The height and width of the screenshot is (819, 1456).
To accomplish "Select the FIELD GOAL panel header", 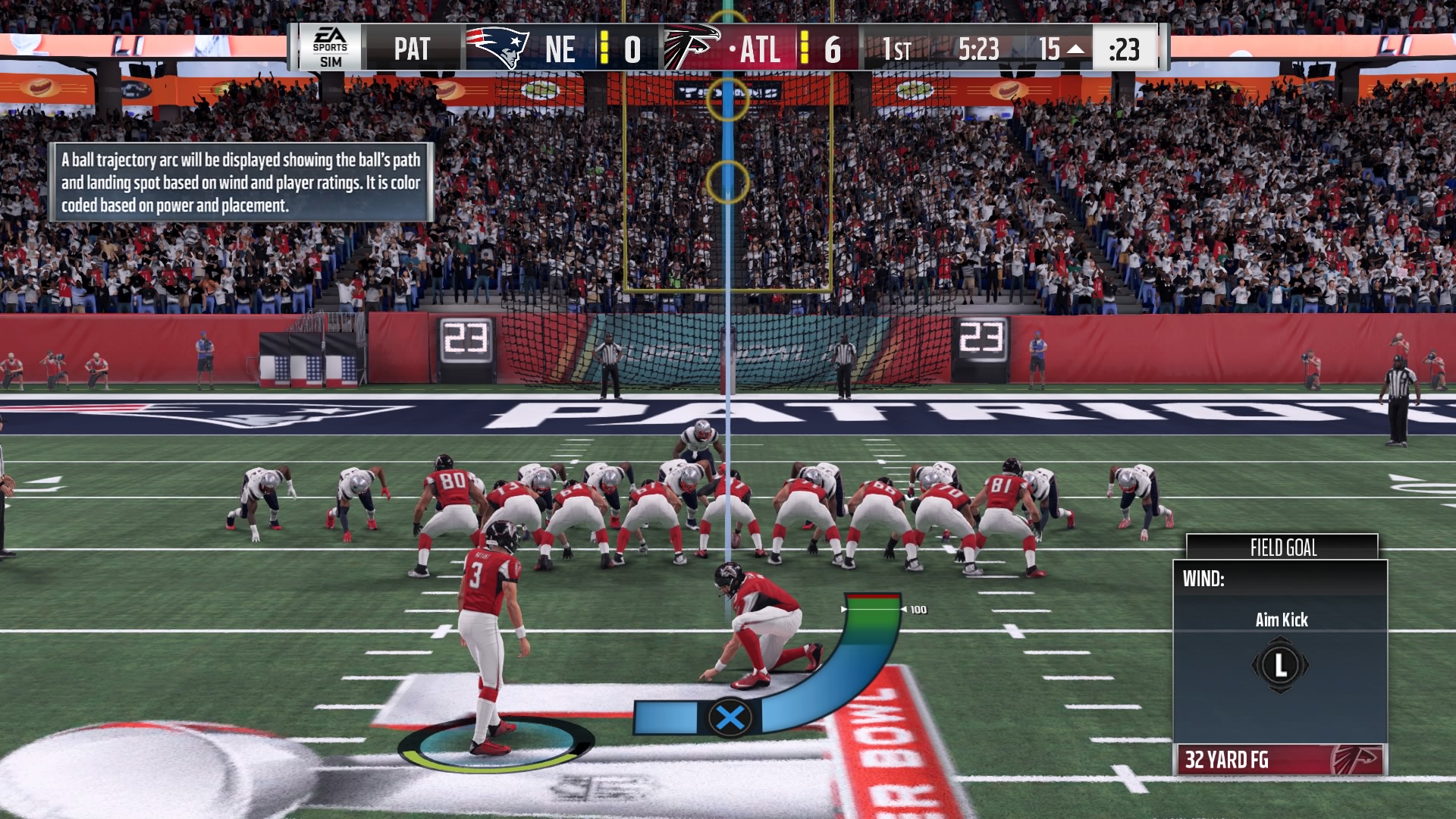I will click(1283, 544).
